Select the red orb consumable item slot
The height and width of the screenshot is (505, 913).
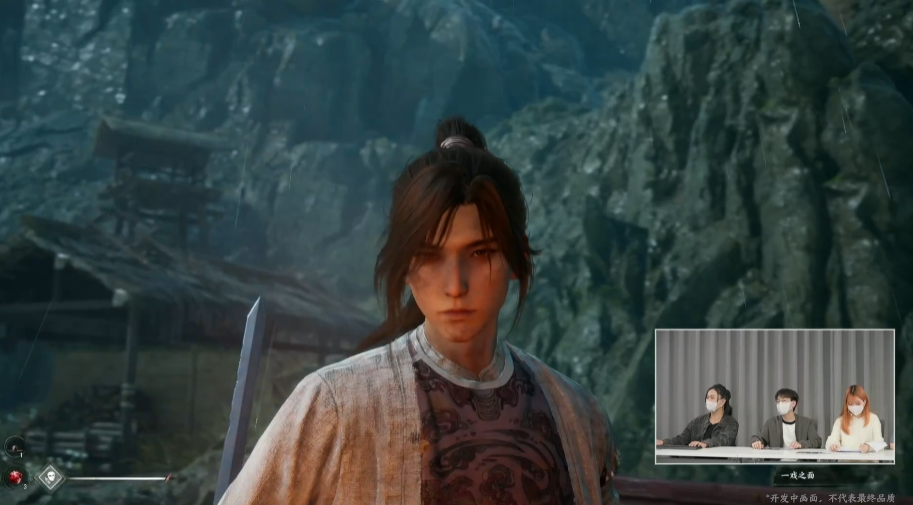[16, 476]
